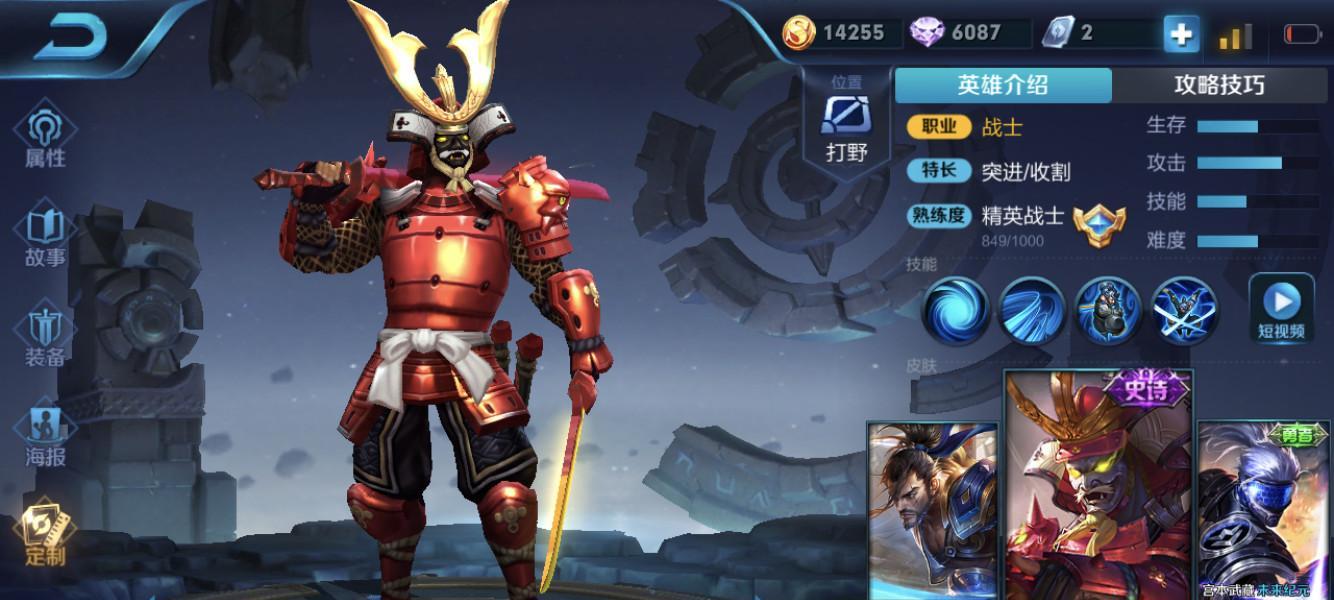Switch to the 攻略技巧 tab
This screenshot has width=1334, height=600.
click(1218, 85)
